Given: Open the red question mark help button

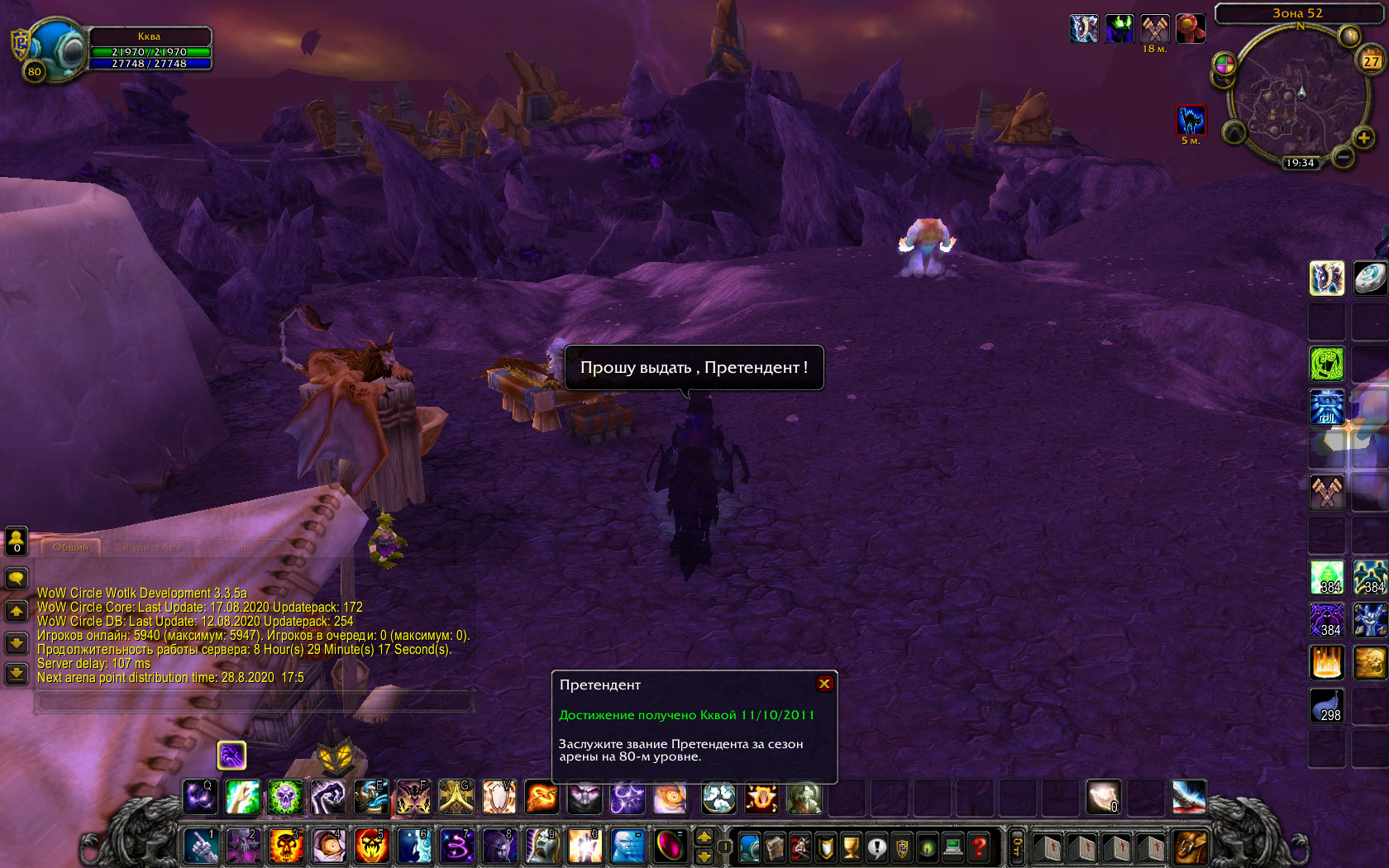Looking at the screenshot, I should tap(980, 847).
